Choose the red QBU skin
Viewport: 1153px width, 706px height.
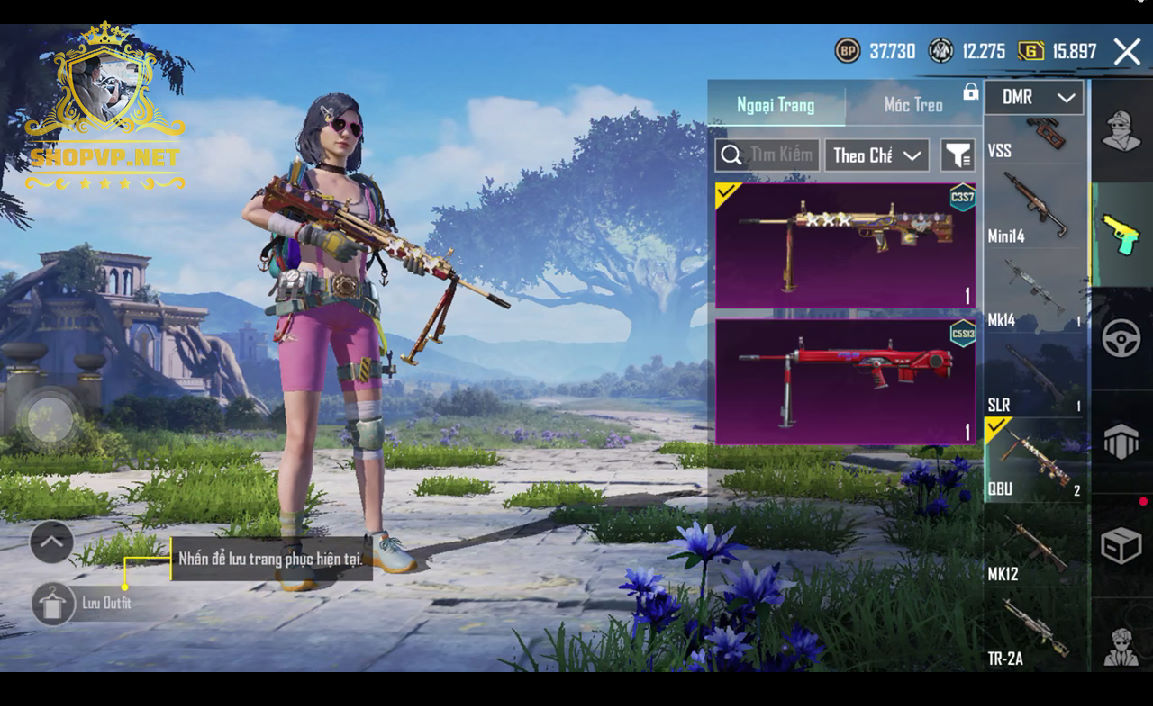pos(845,381)
